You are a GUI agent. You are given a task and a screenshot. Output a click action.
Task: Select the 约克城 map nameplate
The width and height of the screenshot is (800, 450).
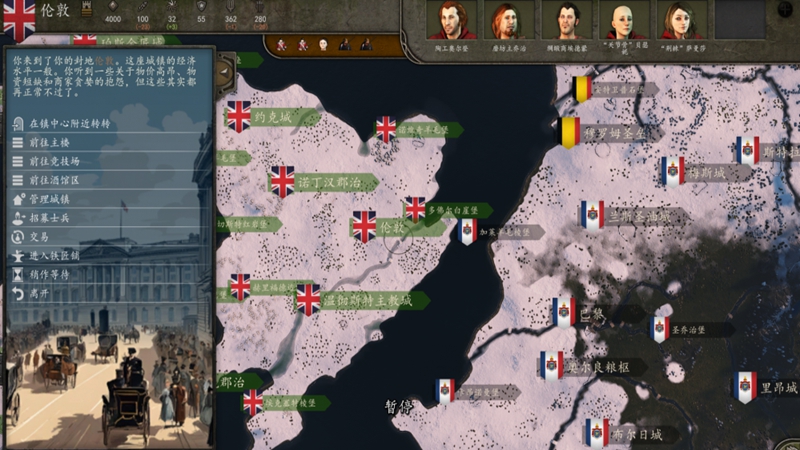pos(272,117)
